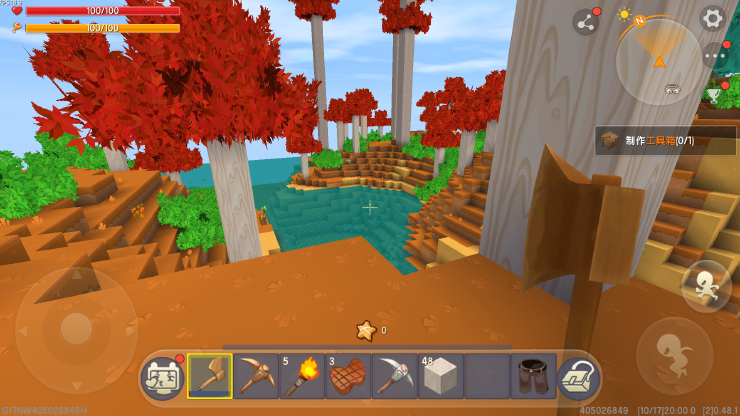740x416 pixels.
Task: Open the settings gear menu
Action: (x=712, y=17)
